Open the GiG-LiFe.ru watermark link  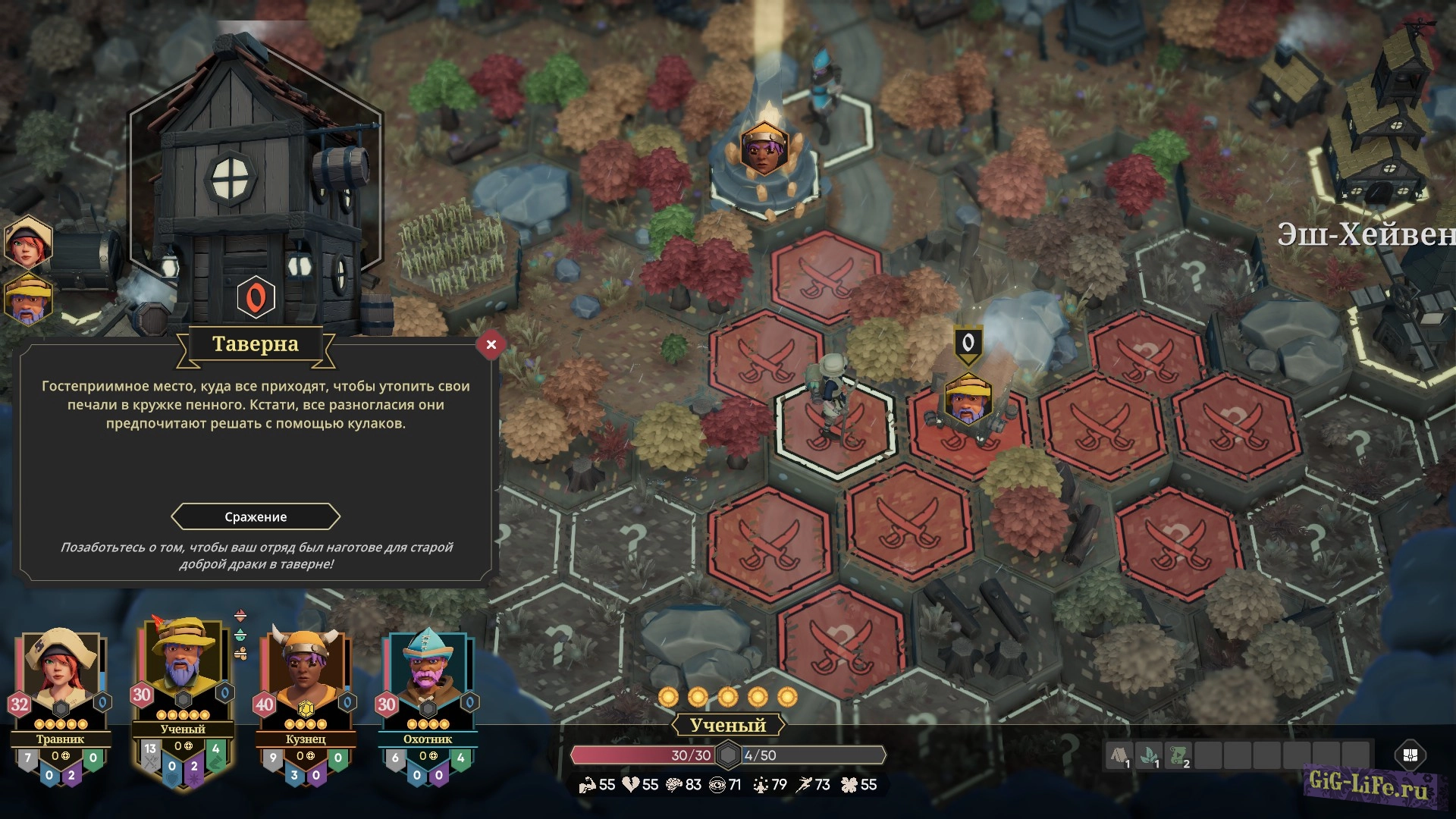pyautogui.click(x=1369, y=786)
